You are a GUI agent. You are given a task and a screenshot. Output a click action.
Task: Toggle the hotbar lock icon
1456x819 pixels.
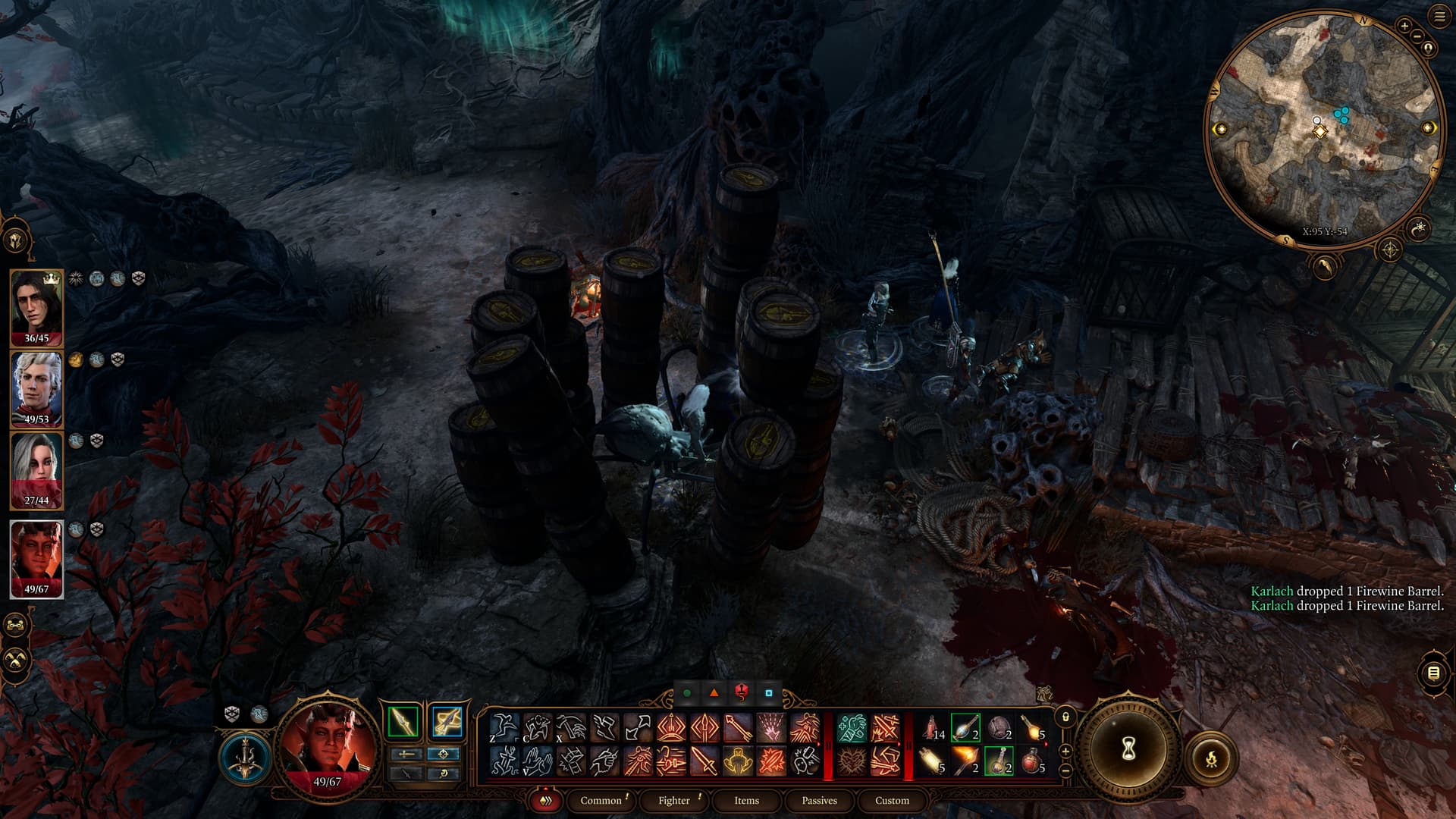point(1065,717)
